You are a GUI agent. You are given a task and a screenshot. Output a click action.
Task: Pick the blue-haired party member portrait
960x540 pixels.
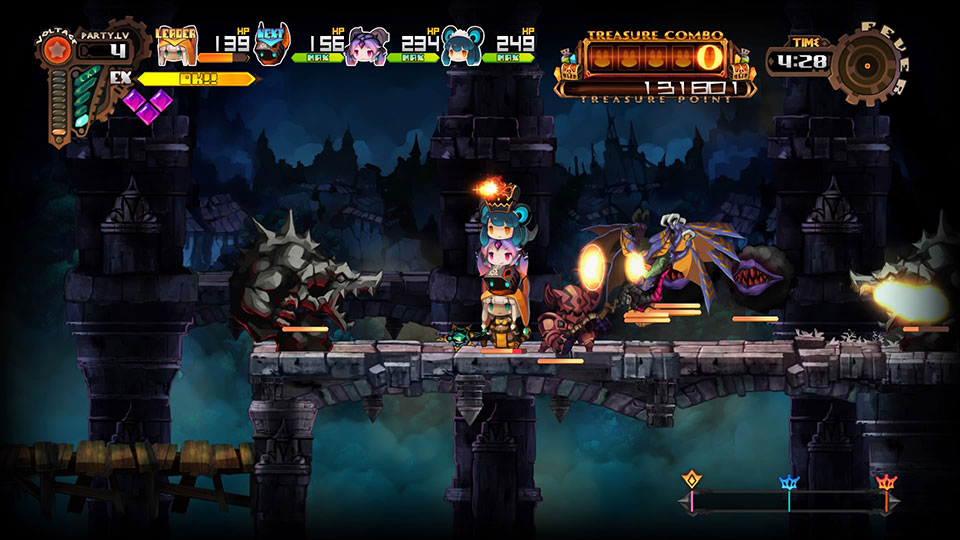click(461, 47)
